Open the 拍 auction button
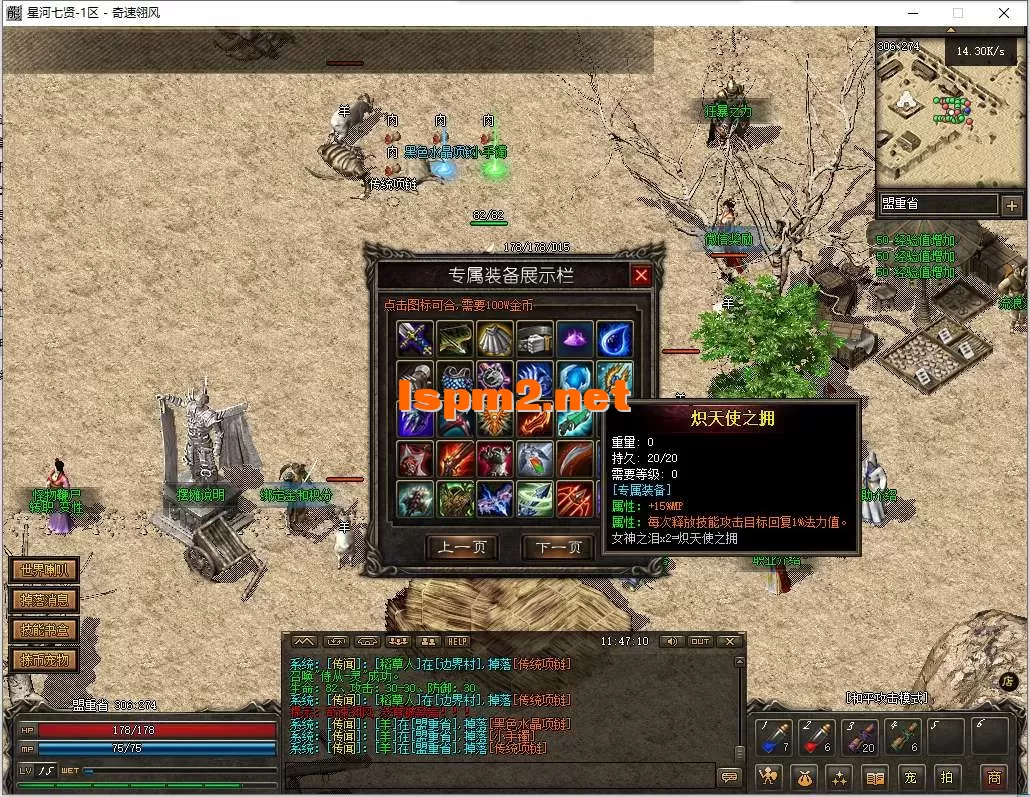Viewport: 1030px width, 797px height. [x=946, y=777]
